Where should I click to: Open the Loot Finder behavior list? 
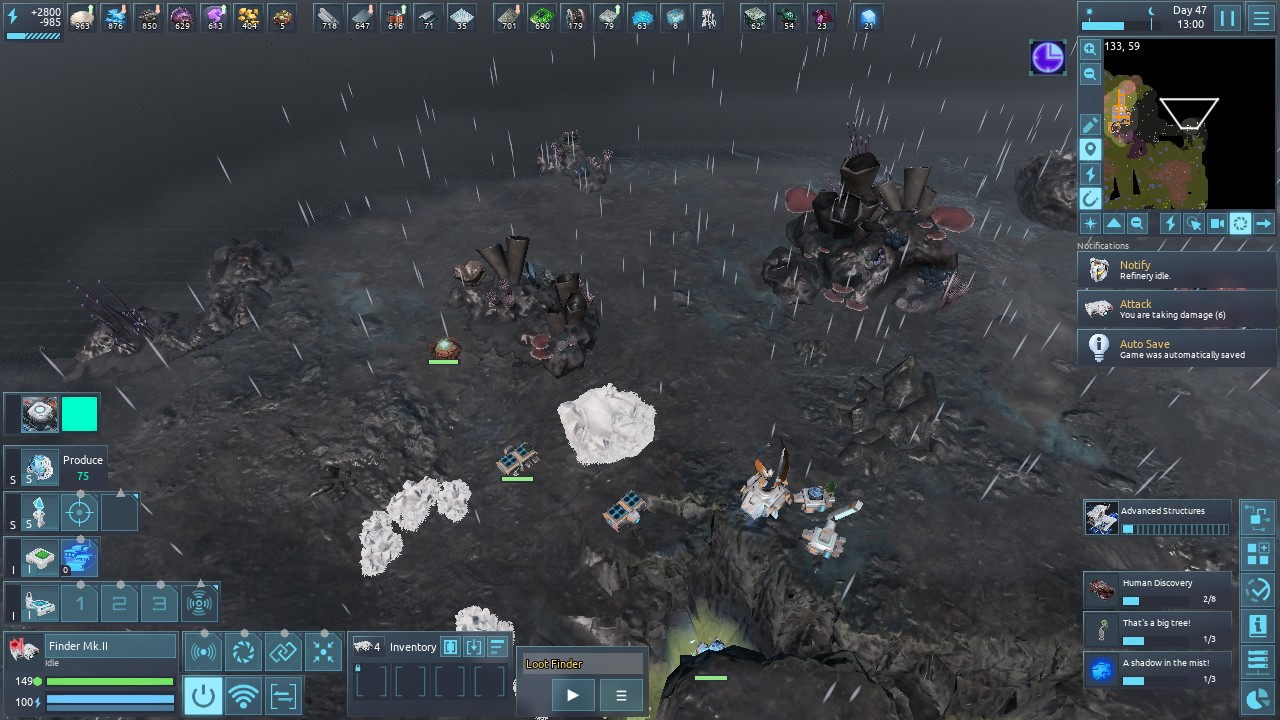[621, 695]
